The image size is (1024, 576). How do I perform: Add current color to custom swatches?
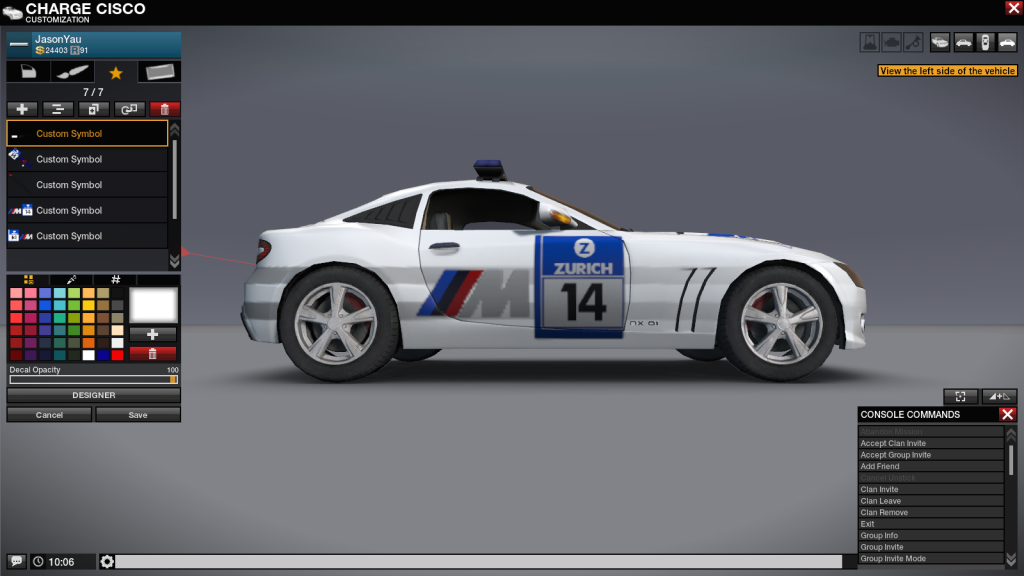[x=153, y=334]
